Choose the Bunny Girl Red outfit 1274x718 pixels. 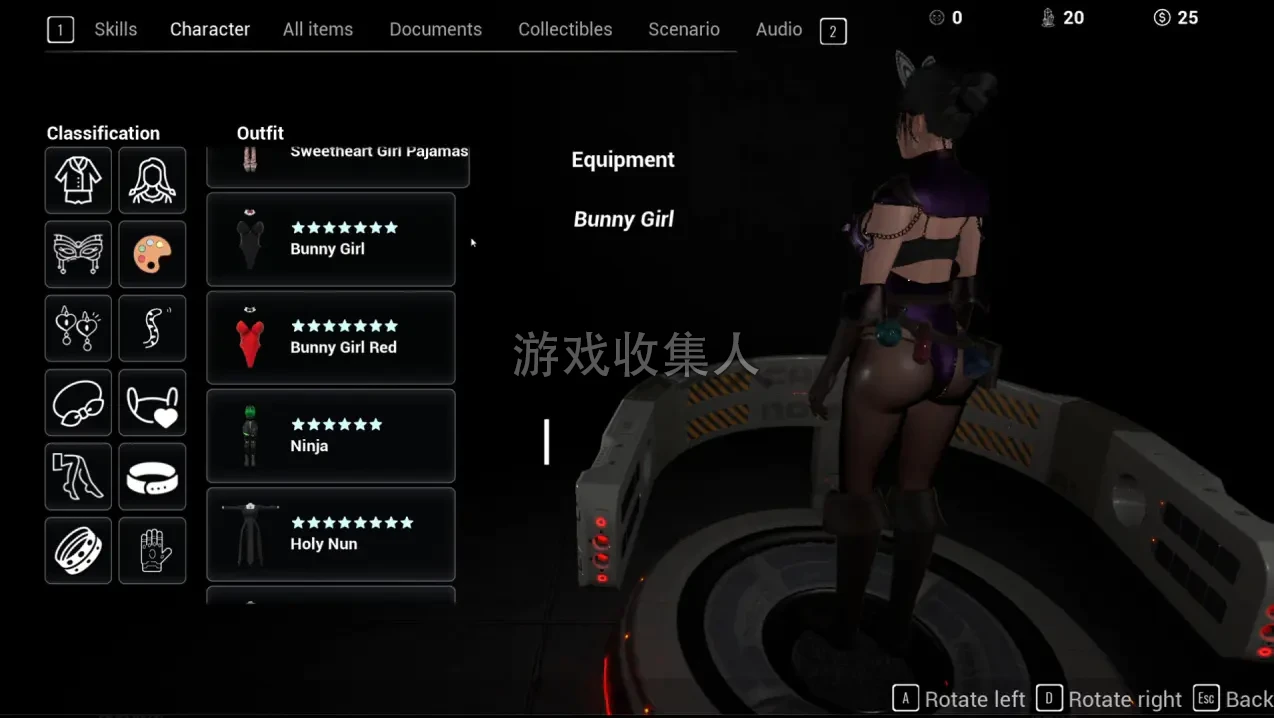(x=330, y=338)
